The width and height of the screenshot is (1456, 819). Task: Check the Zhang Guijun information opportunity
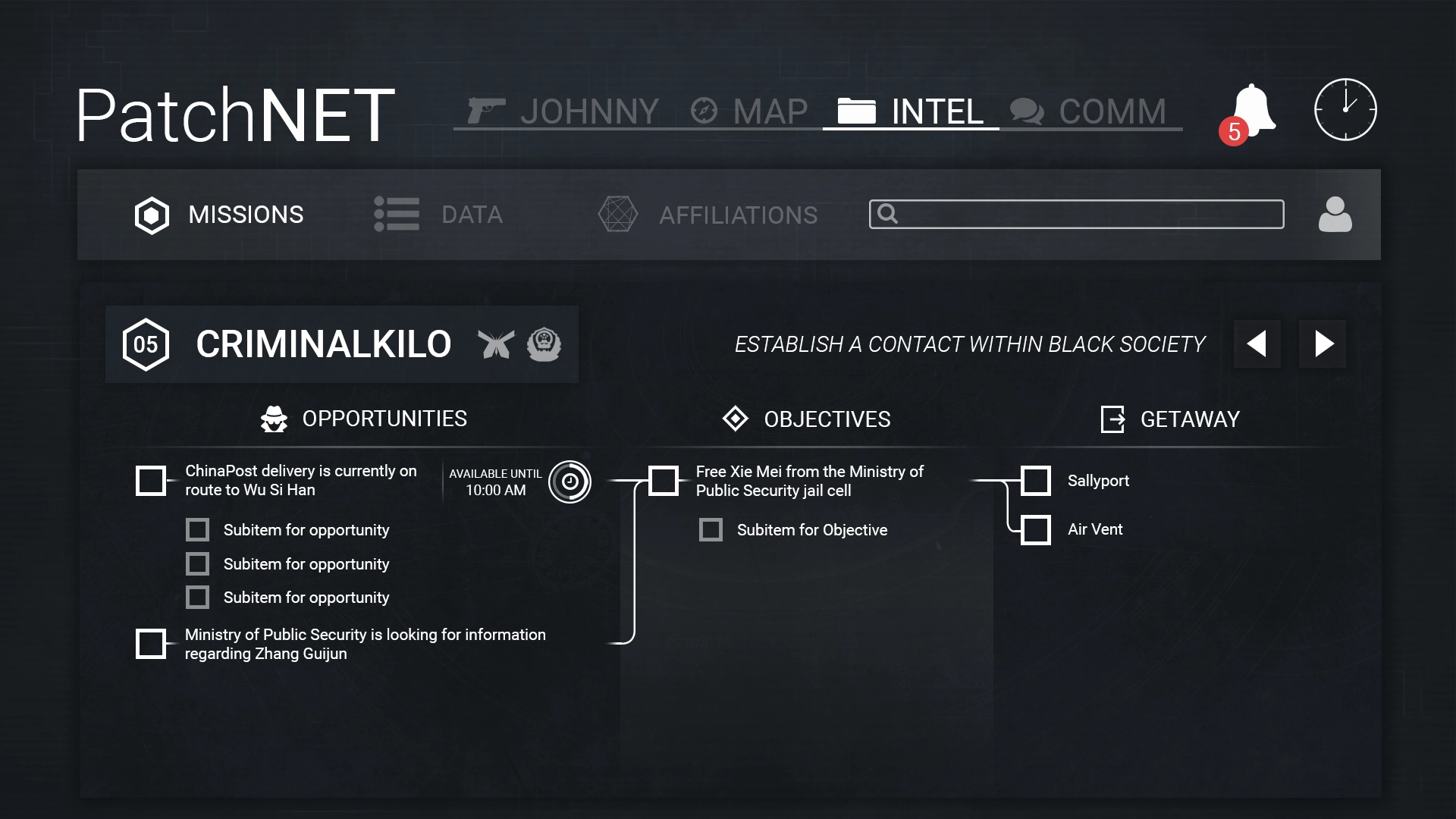pos(151,644)
